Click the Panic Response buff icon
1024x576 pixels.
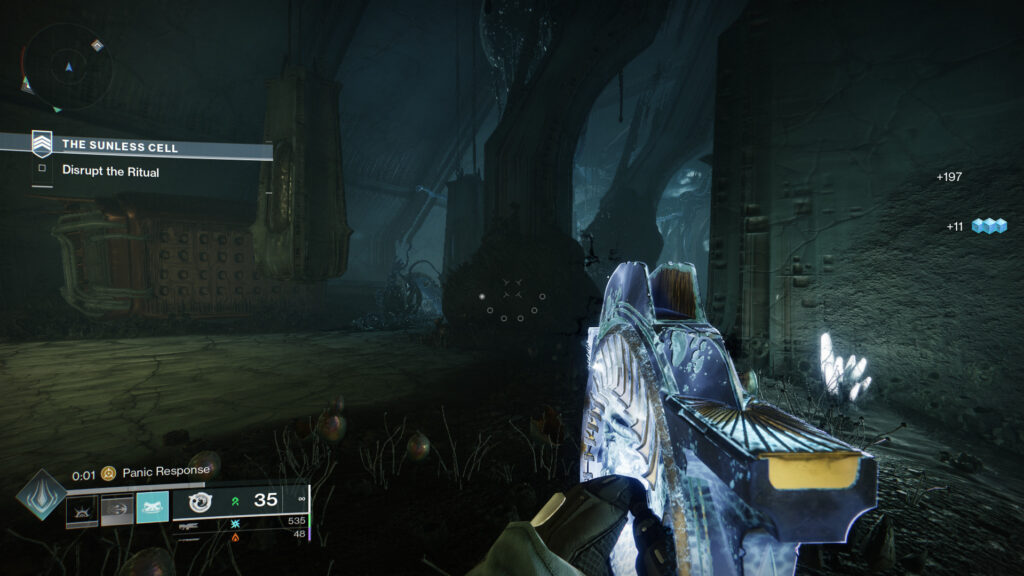(x=109, y=472)
